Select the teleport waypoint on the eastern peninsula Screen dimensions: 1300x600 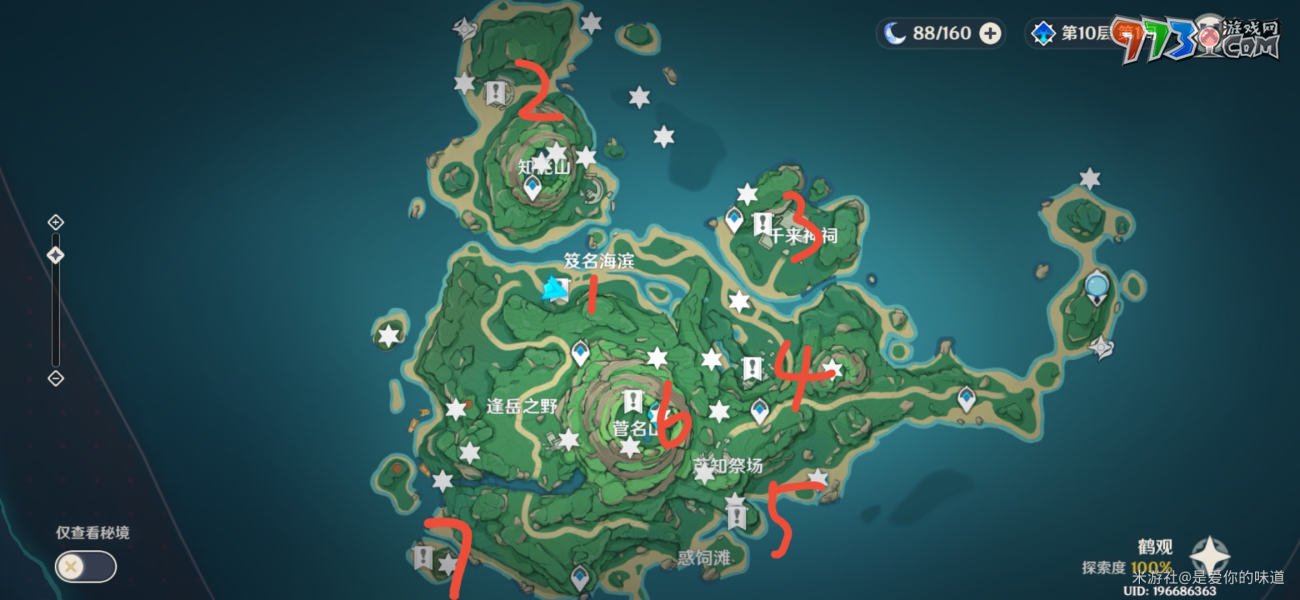point(966,398)
